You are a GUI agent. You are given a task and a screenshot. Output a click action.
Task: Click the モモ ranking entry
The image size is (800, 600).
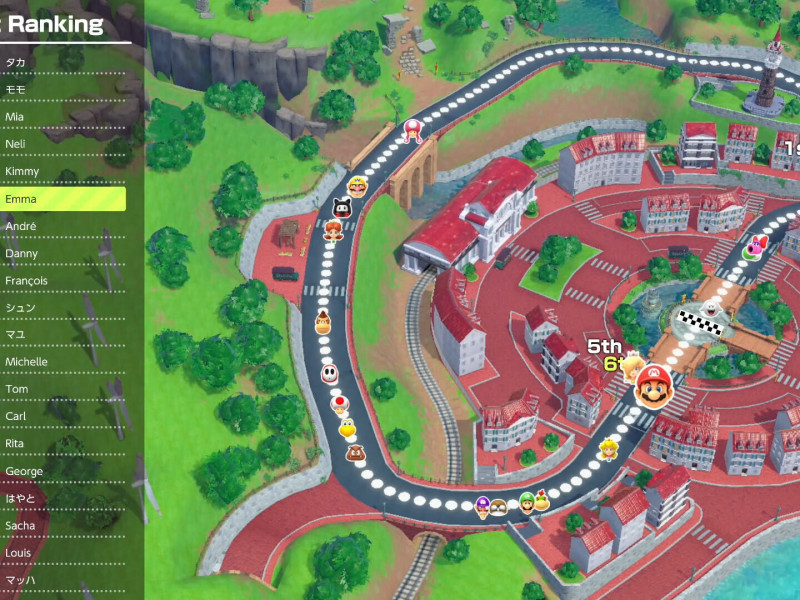(62, 90)
